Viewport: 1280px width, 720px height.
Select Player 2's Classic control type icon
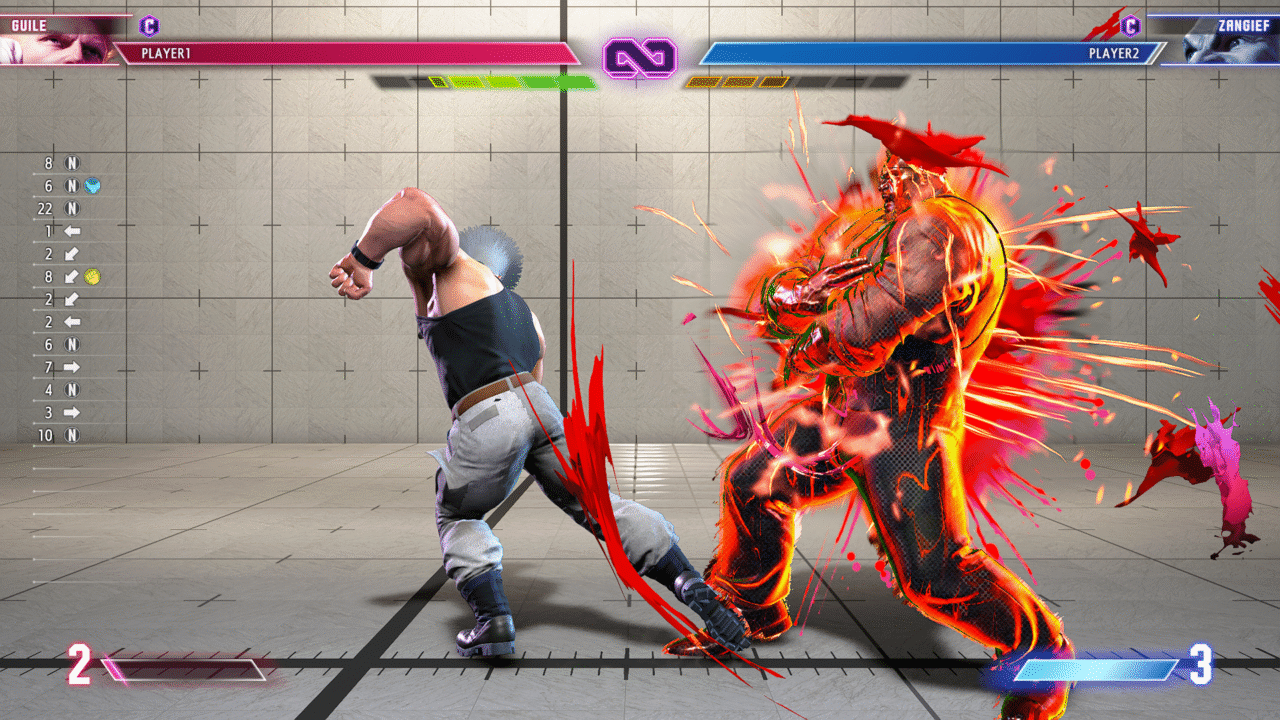(x=1131, y=26)
